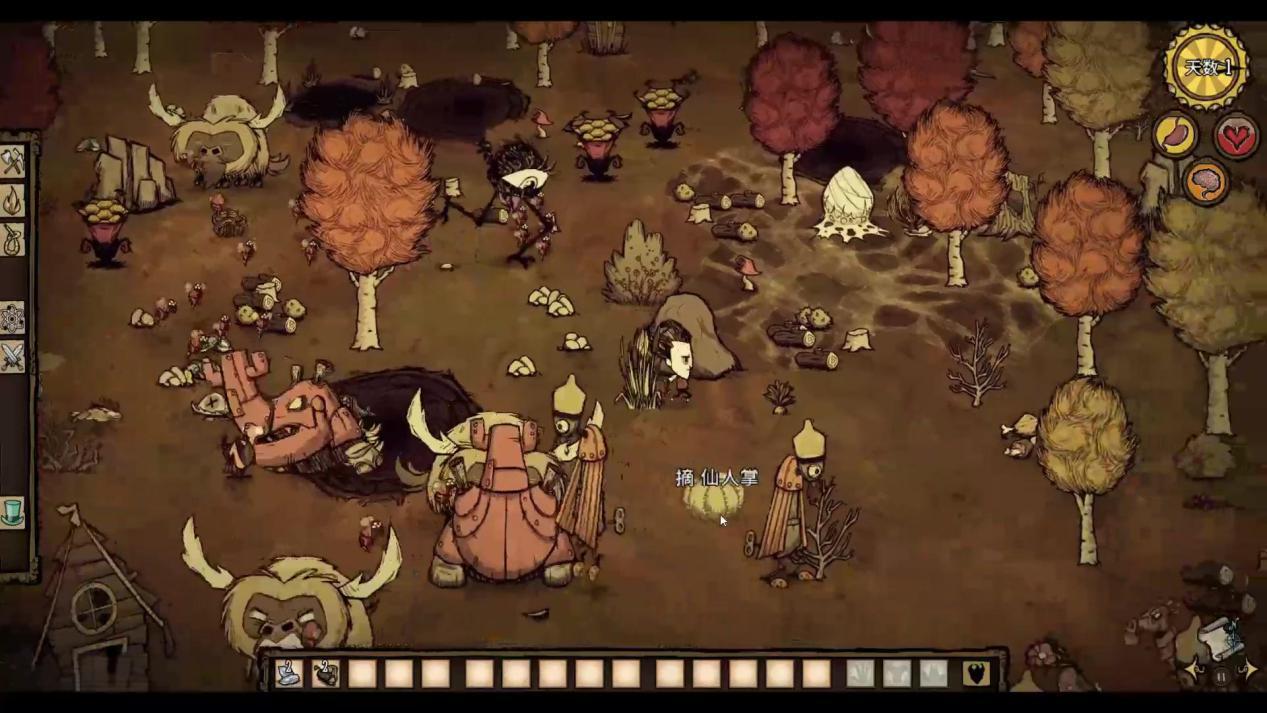This screenshot has height=713, width=1267.
Task: Open the Science crafting tab with atom icon
Action: tap(13, 319)
